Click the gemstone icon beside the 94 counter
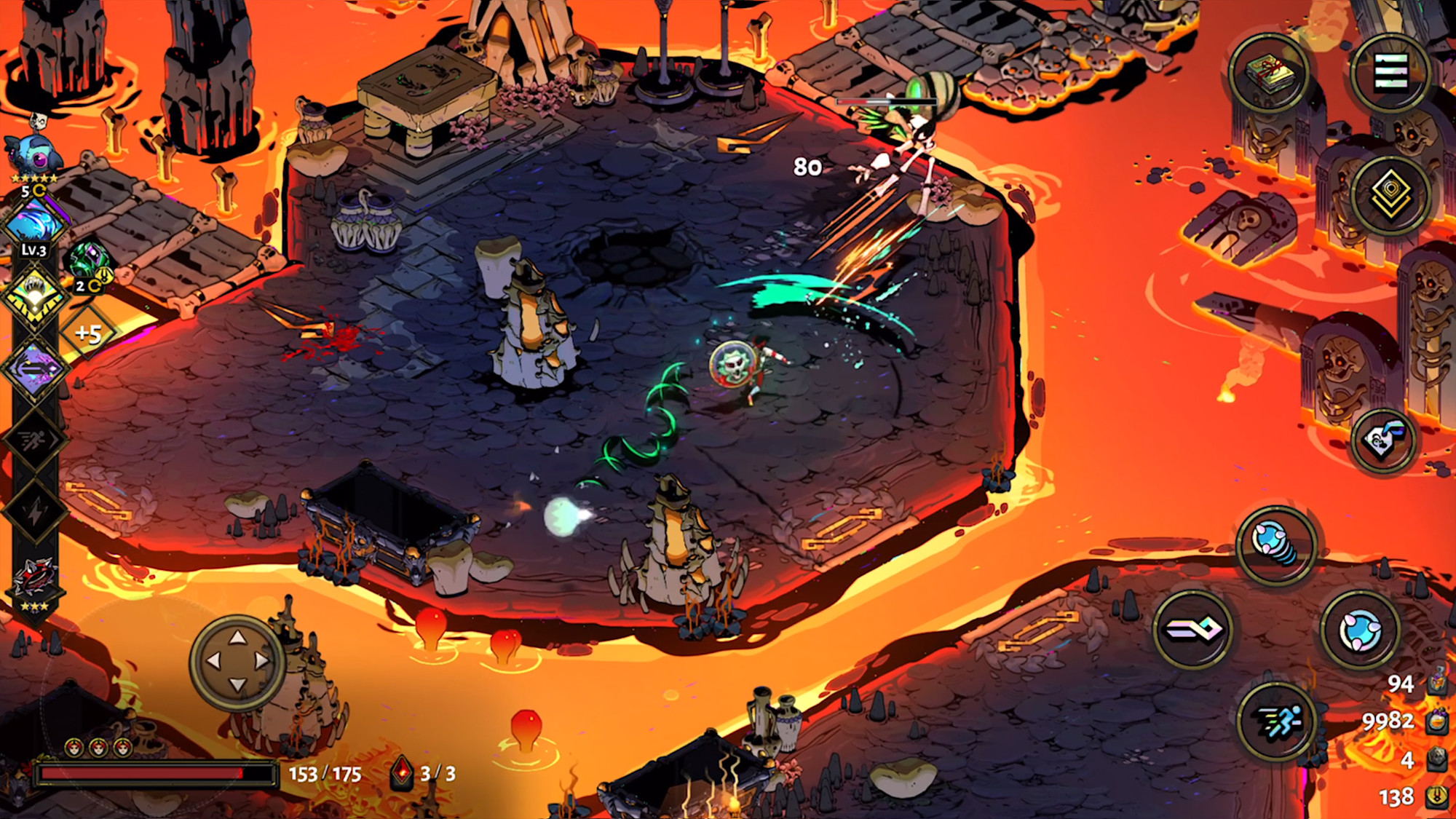 pyautogui.click(x=1436, y=687)
